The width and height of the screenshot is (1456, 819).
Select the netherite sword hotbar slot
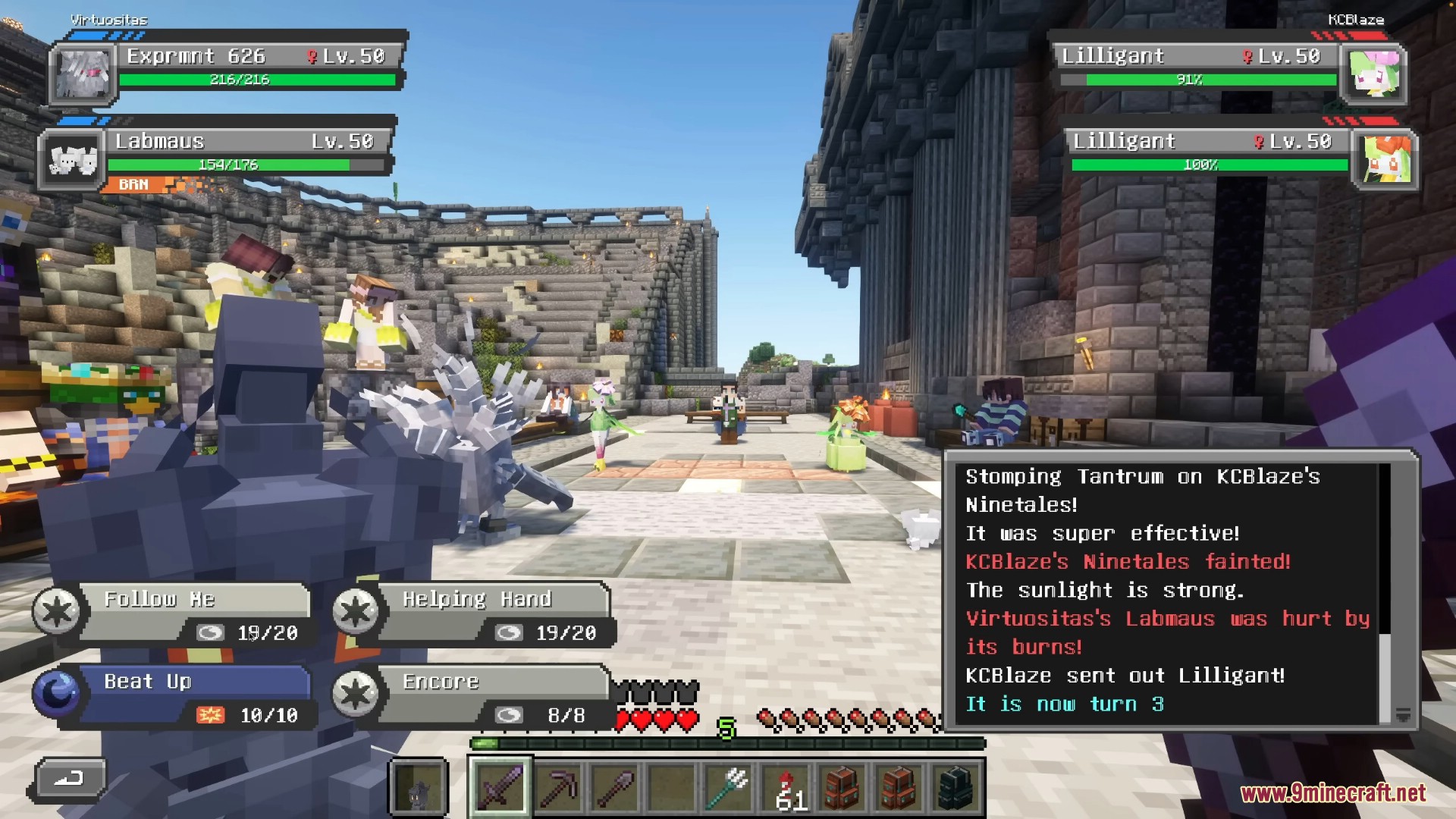point(500,786)
